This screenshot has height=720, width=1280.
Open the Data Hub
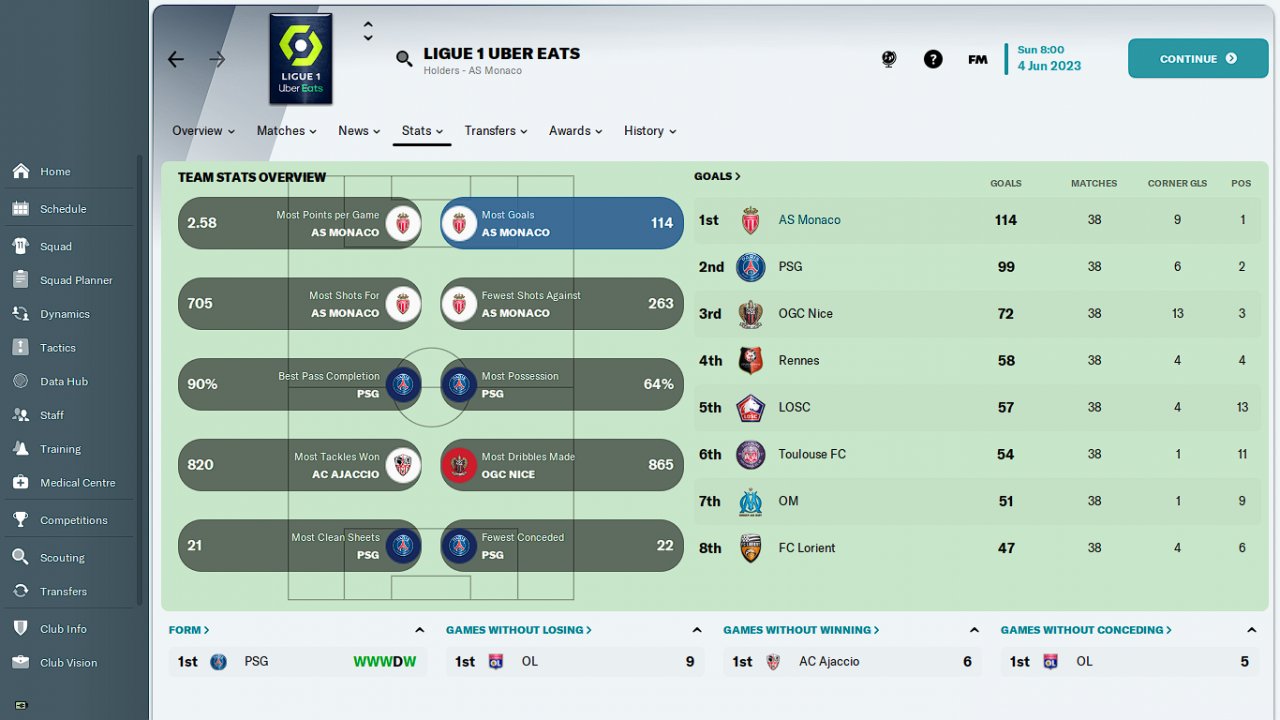64,381
